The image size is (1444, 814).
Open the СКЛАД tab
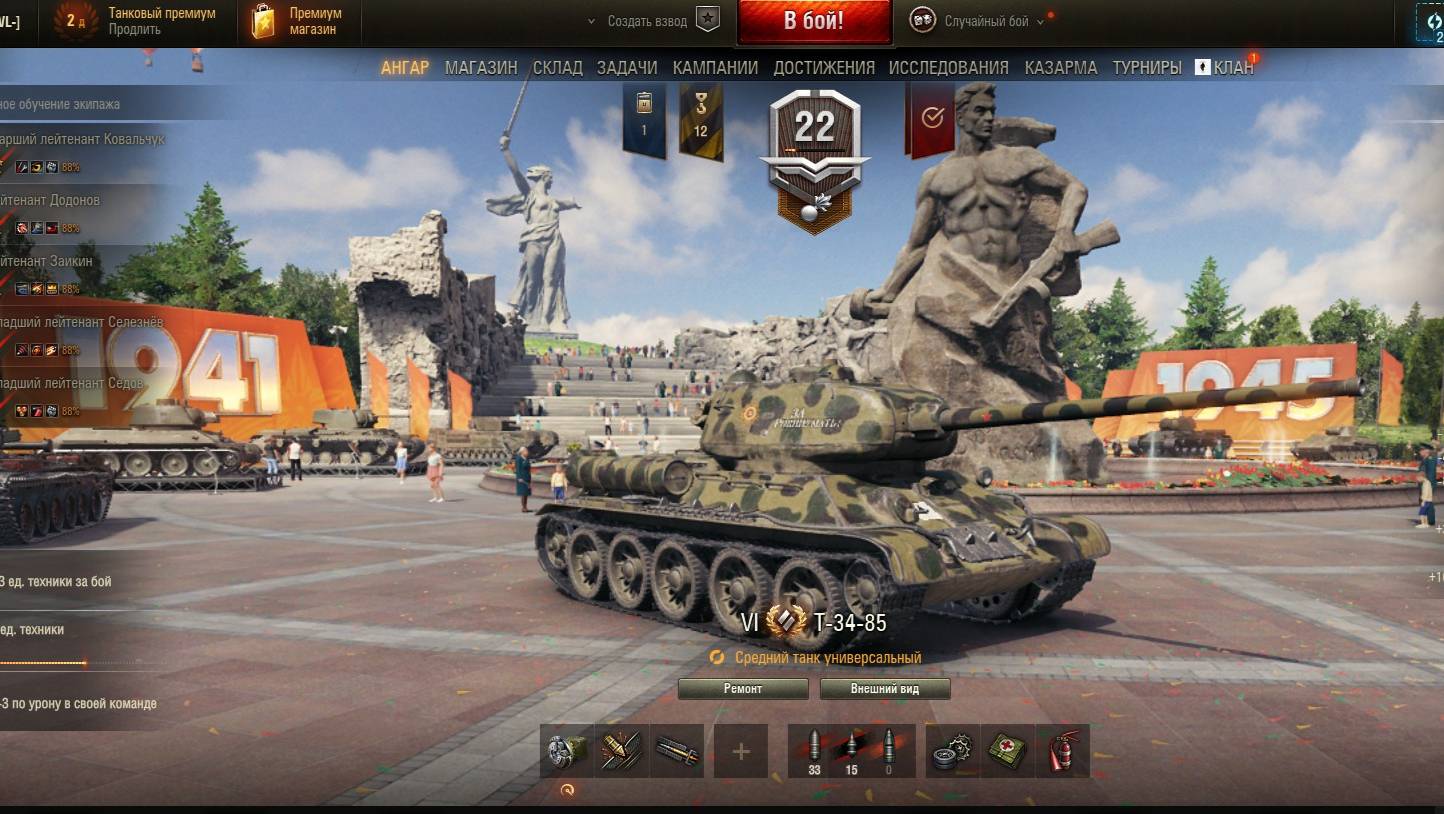click(557, 68)
